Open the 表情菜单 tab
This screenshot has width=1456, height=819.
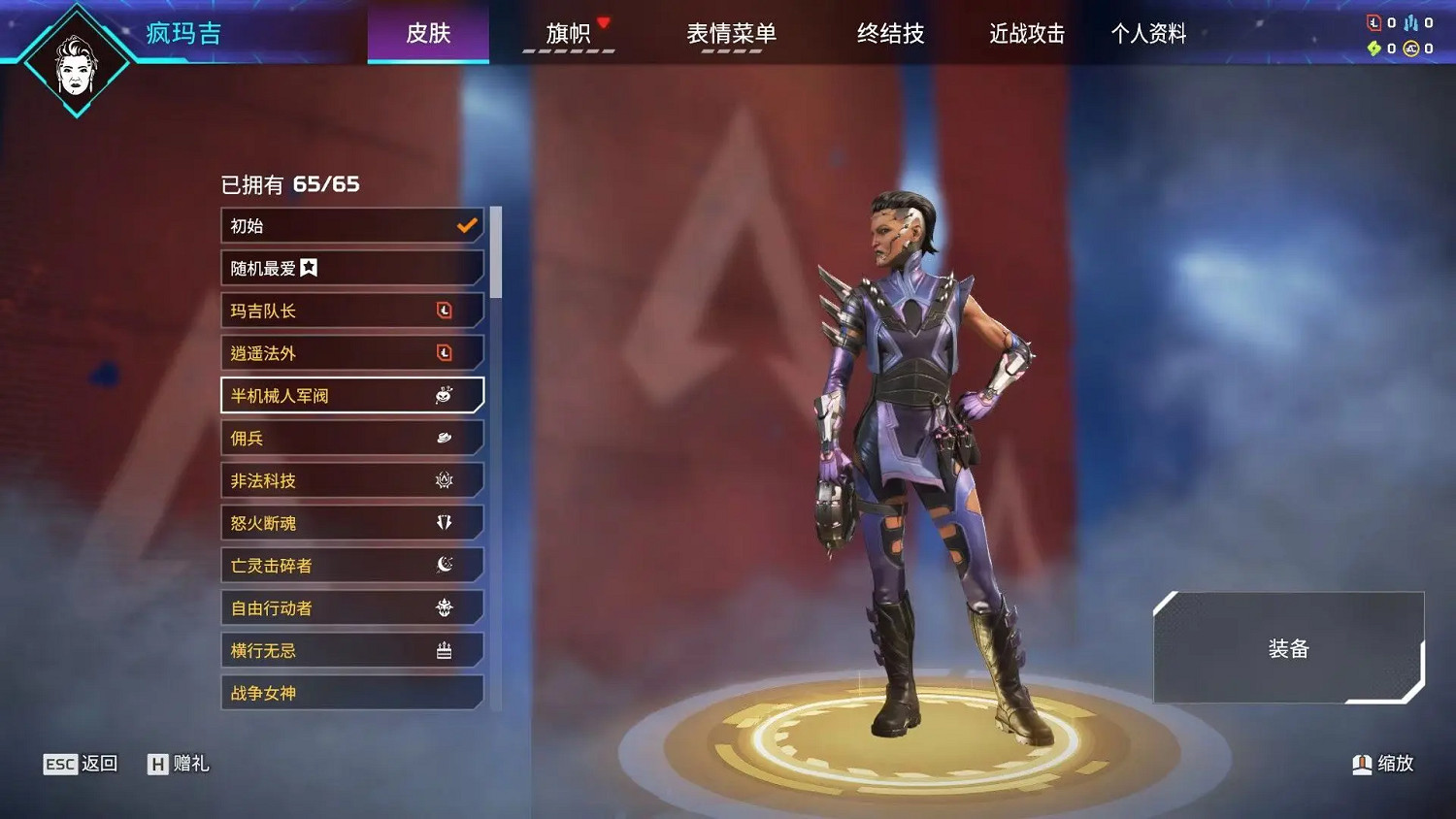(733, 33)
